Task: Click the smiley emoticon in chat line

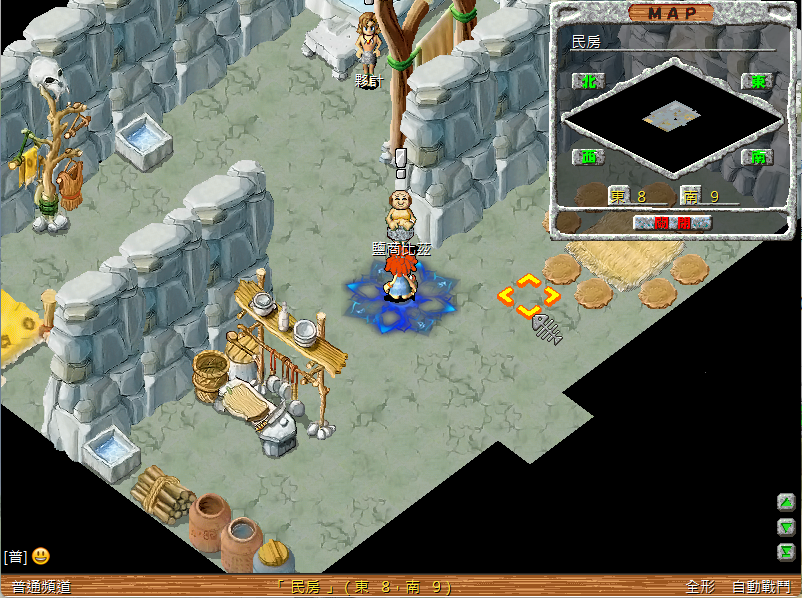Action: (41, 556)
